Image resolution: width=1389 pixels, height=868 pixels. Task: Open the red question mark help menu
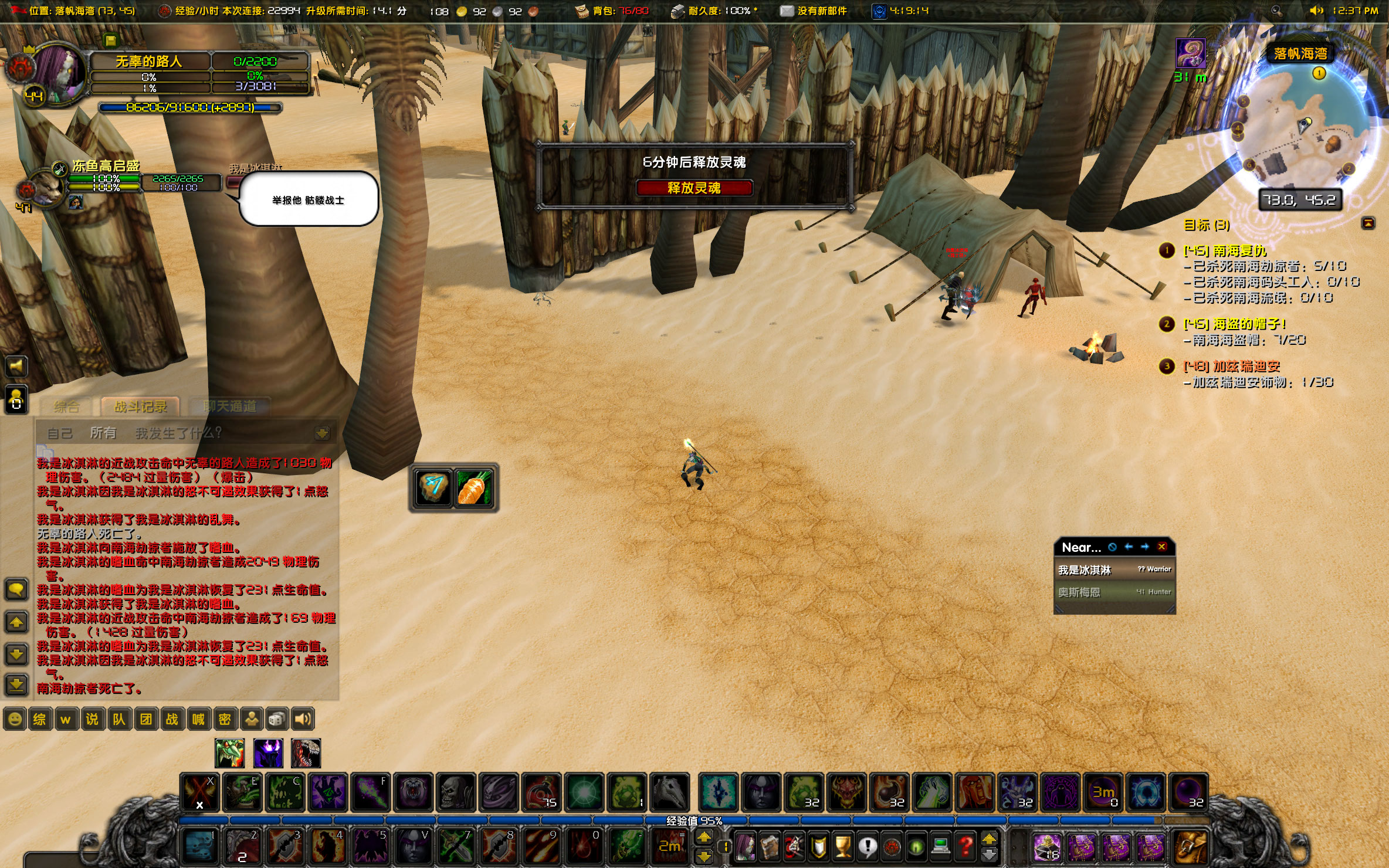coord(965,846)
